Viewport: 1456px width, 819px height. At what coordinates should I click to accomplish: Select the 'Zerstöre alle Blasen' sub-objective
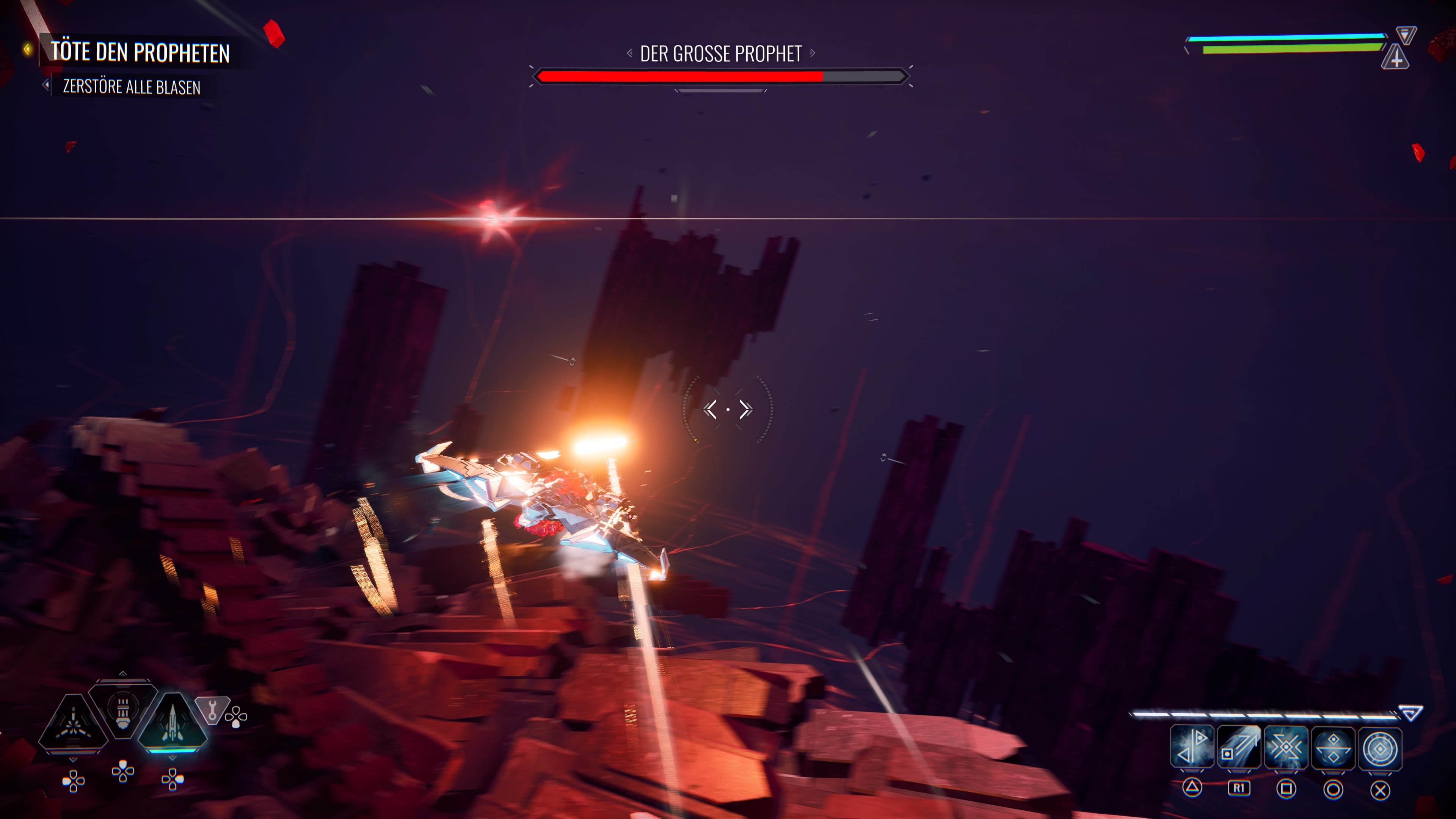pos(131,87)
